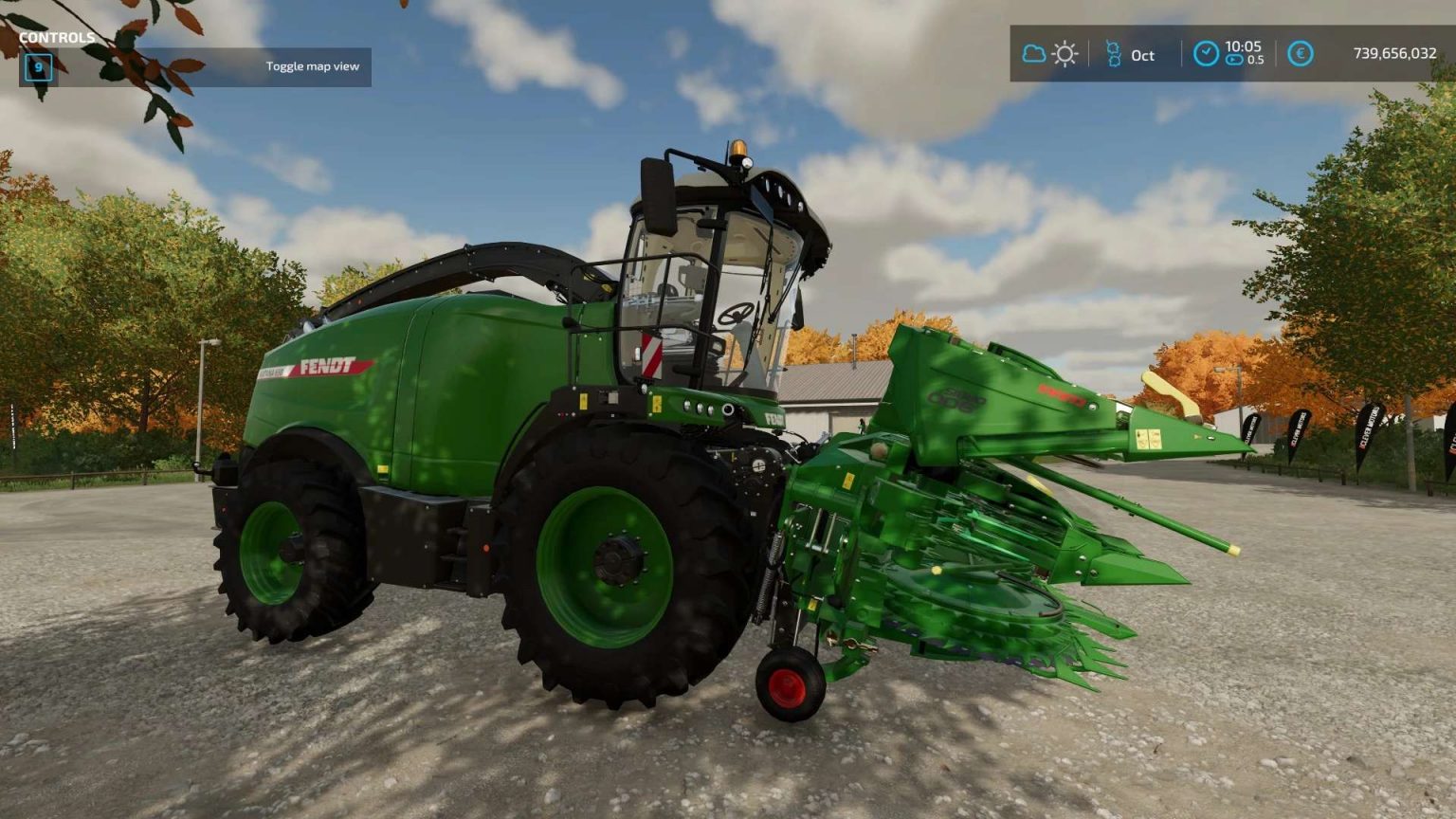The image size is (1456, 819).
Task: Click the rain forecast icon beside Oct
Action: tap(1112, 55)
